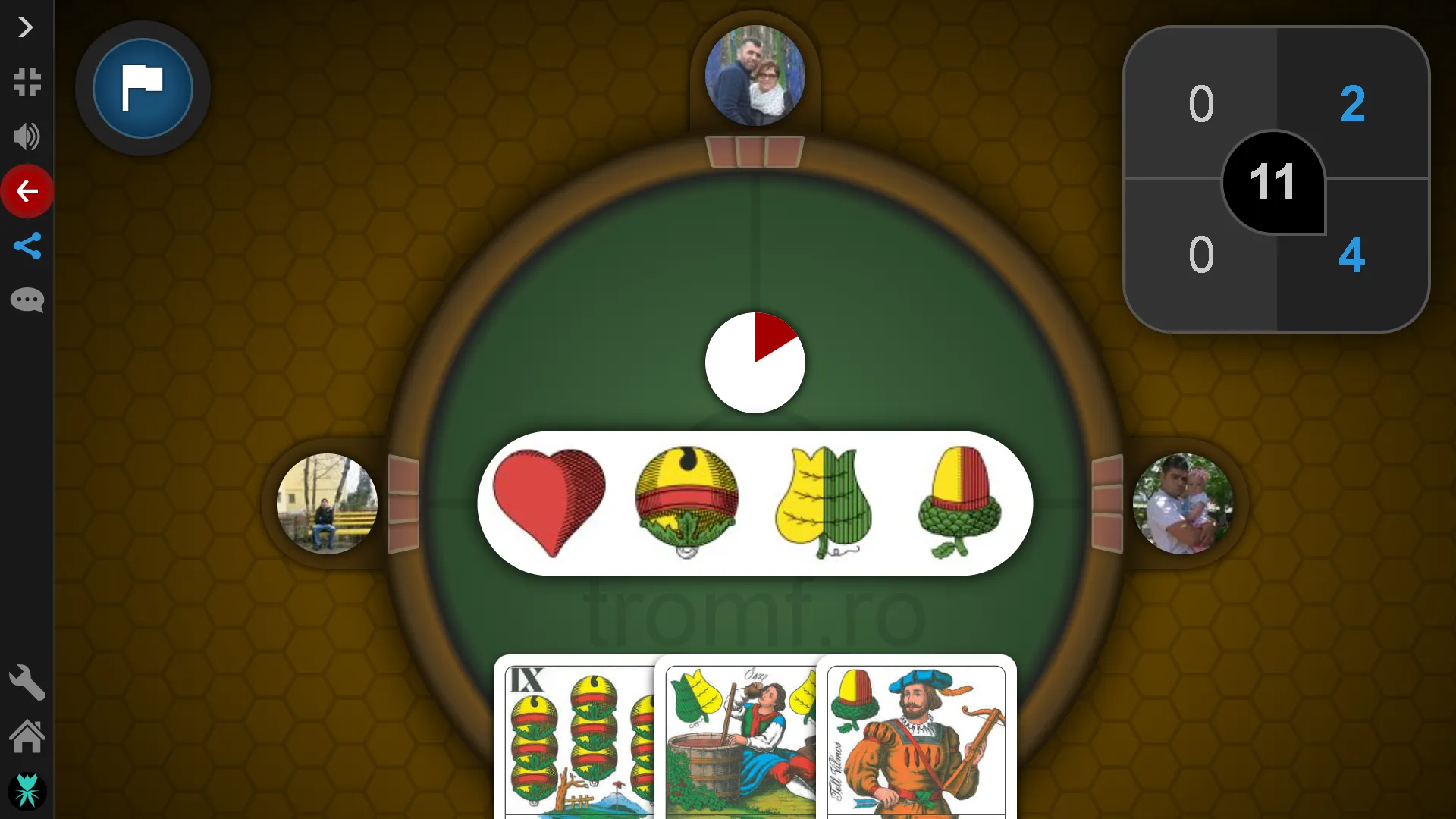Select the acorn card with the crossbowman
The image size is (1456, 819).
coord(916,739)
